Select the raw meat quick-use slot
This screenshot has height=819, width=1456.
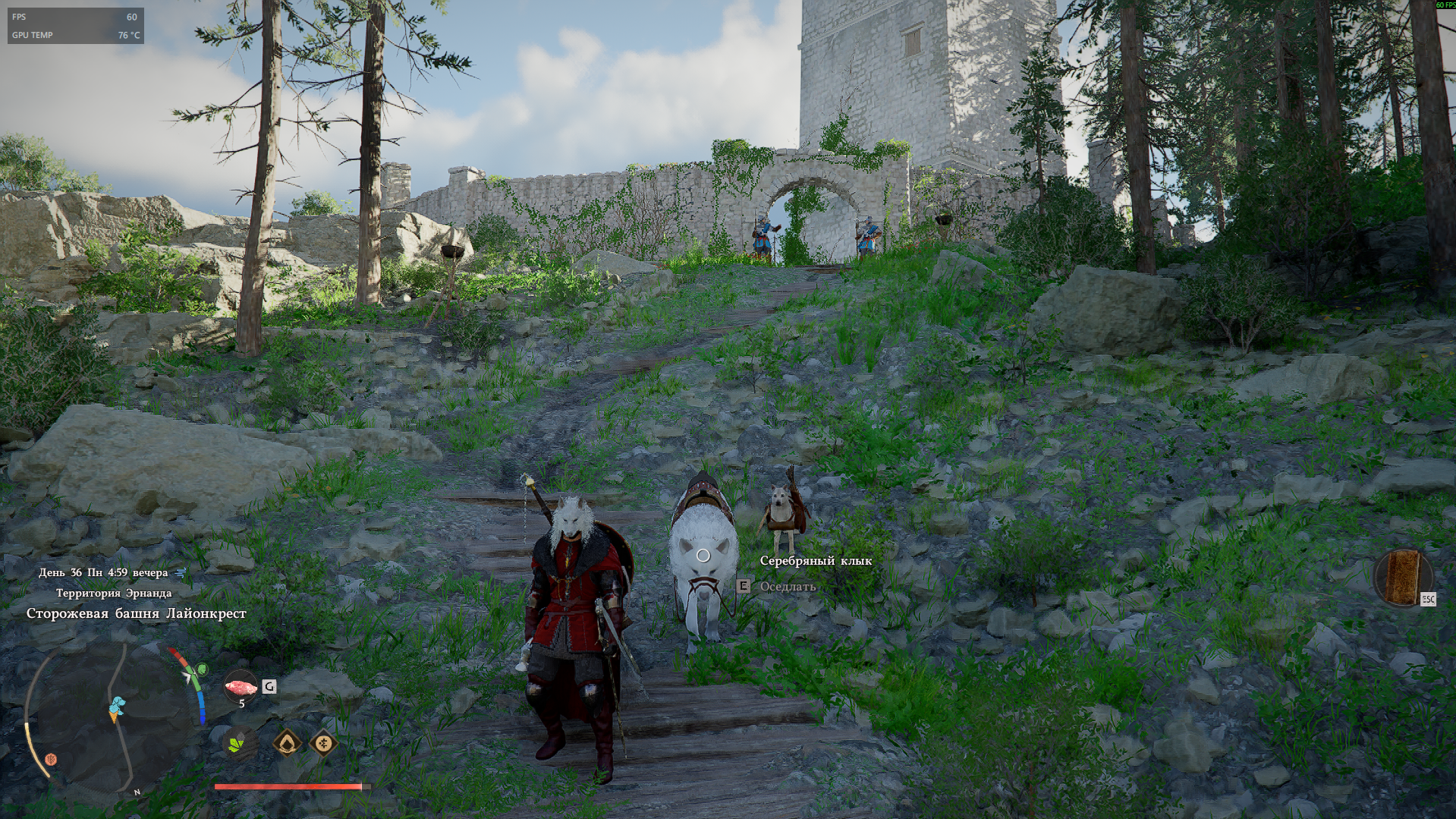(x=241, y=687)
